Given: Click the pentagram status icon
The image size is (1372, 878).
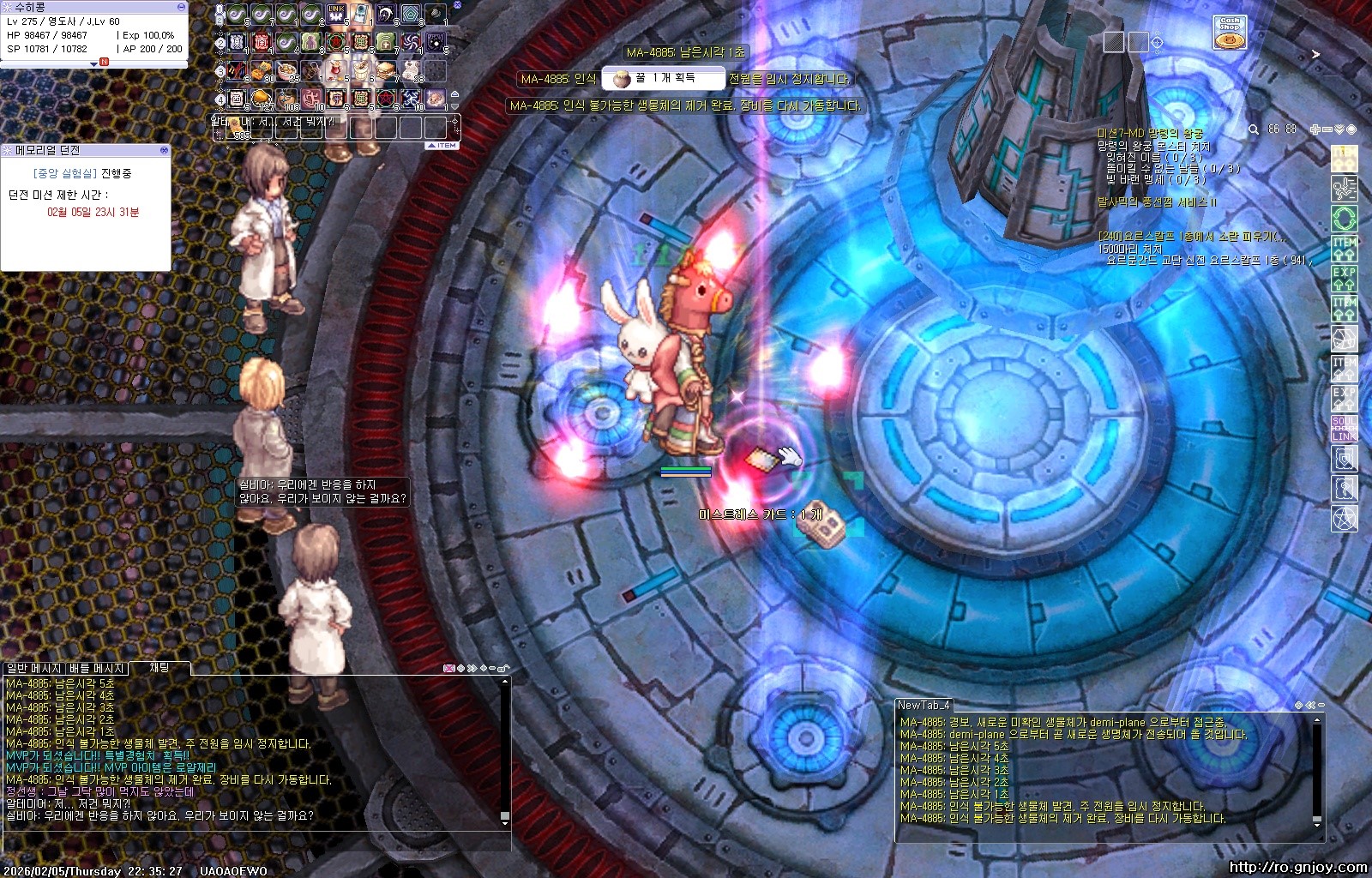Looking at the screenshot, I should coord(1344,519).
